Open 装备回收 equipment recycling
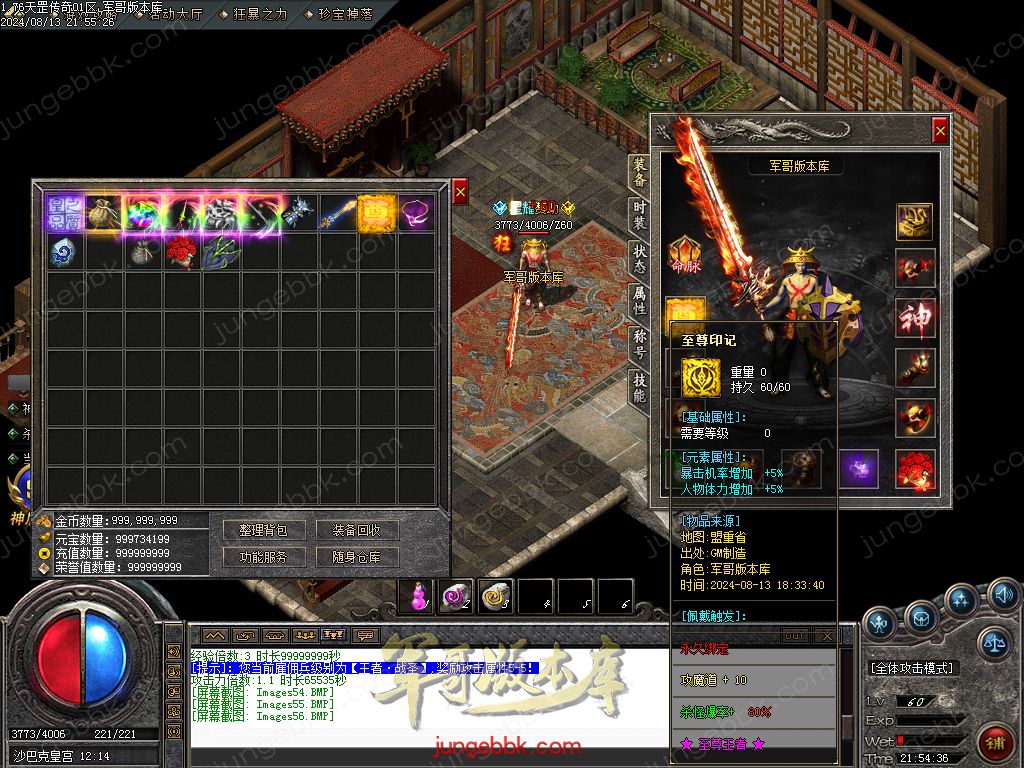 [356, 530]
